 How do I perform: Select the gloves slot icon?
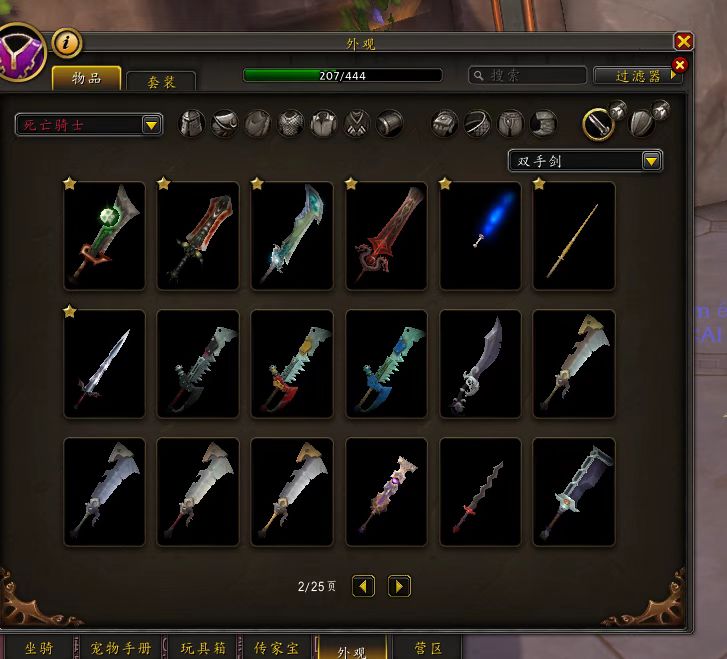coord(444,124)
